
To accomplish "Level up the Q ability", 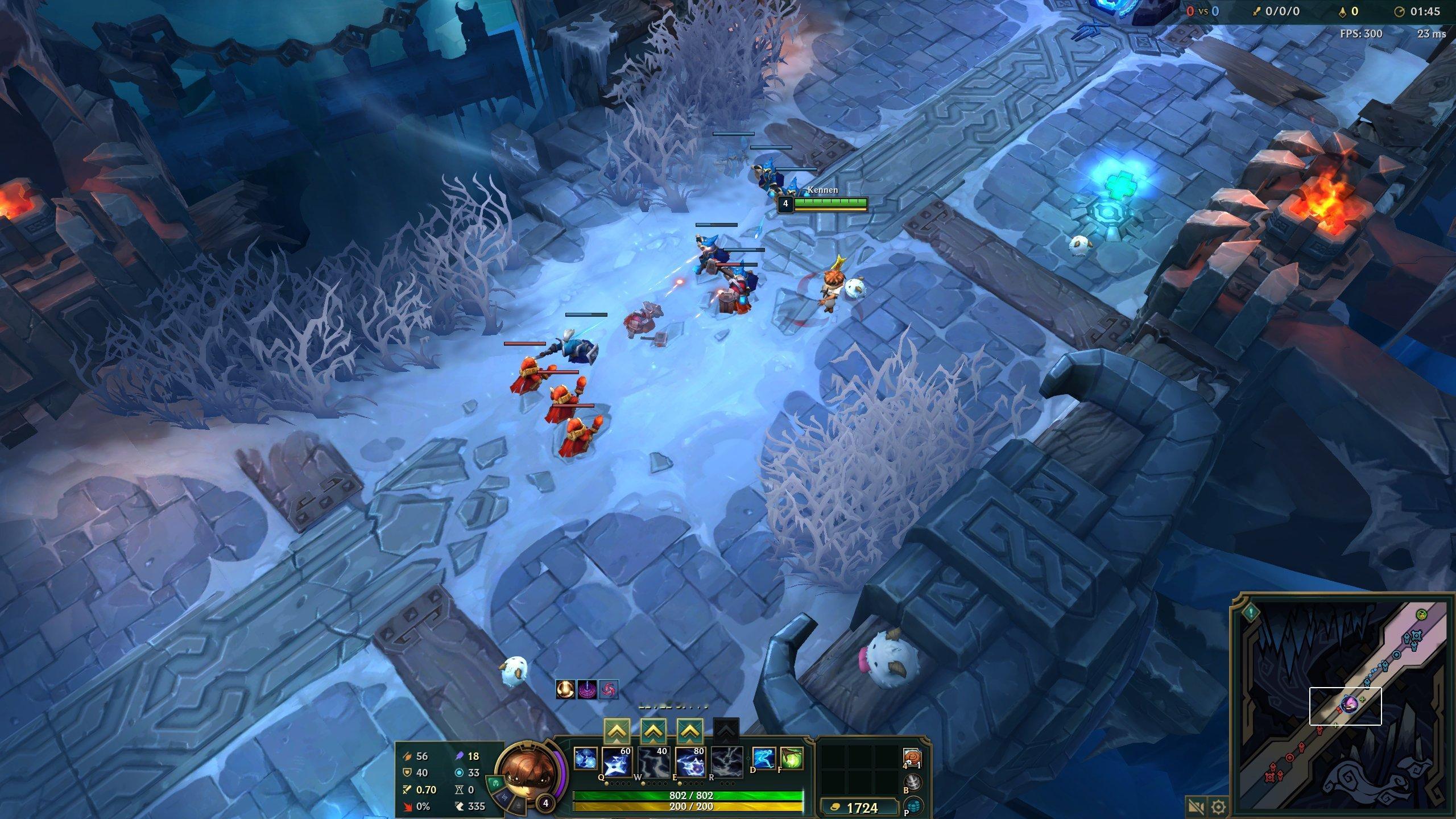I will click(x=617, y=731).
